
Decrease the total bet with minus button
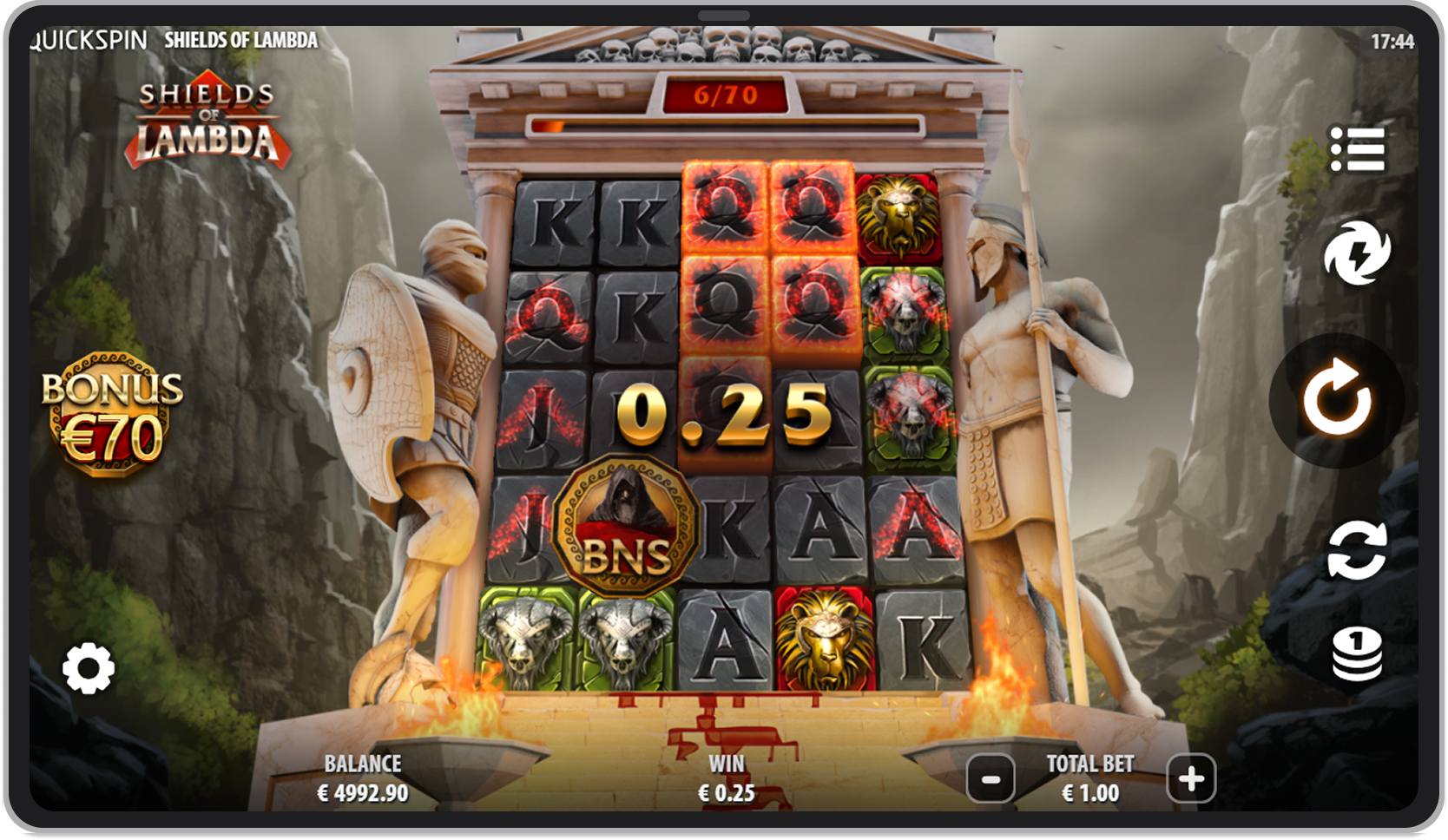click(989, 778)
